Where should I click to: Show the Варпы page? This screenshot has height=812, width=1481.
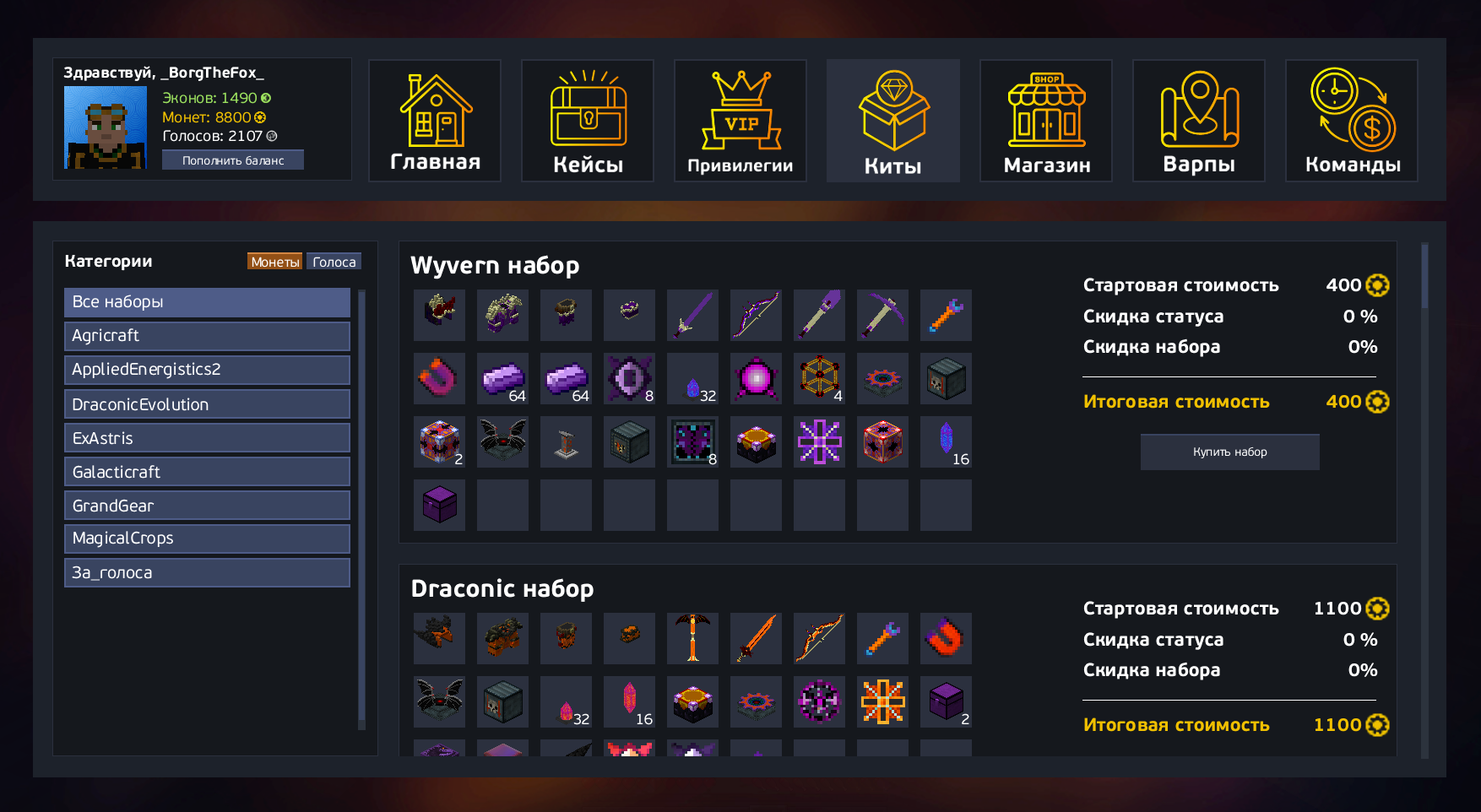pyautogui.click(x=1199, y=121)
